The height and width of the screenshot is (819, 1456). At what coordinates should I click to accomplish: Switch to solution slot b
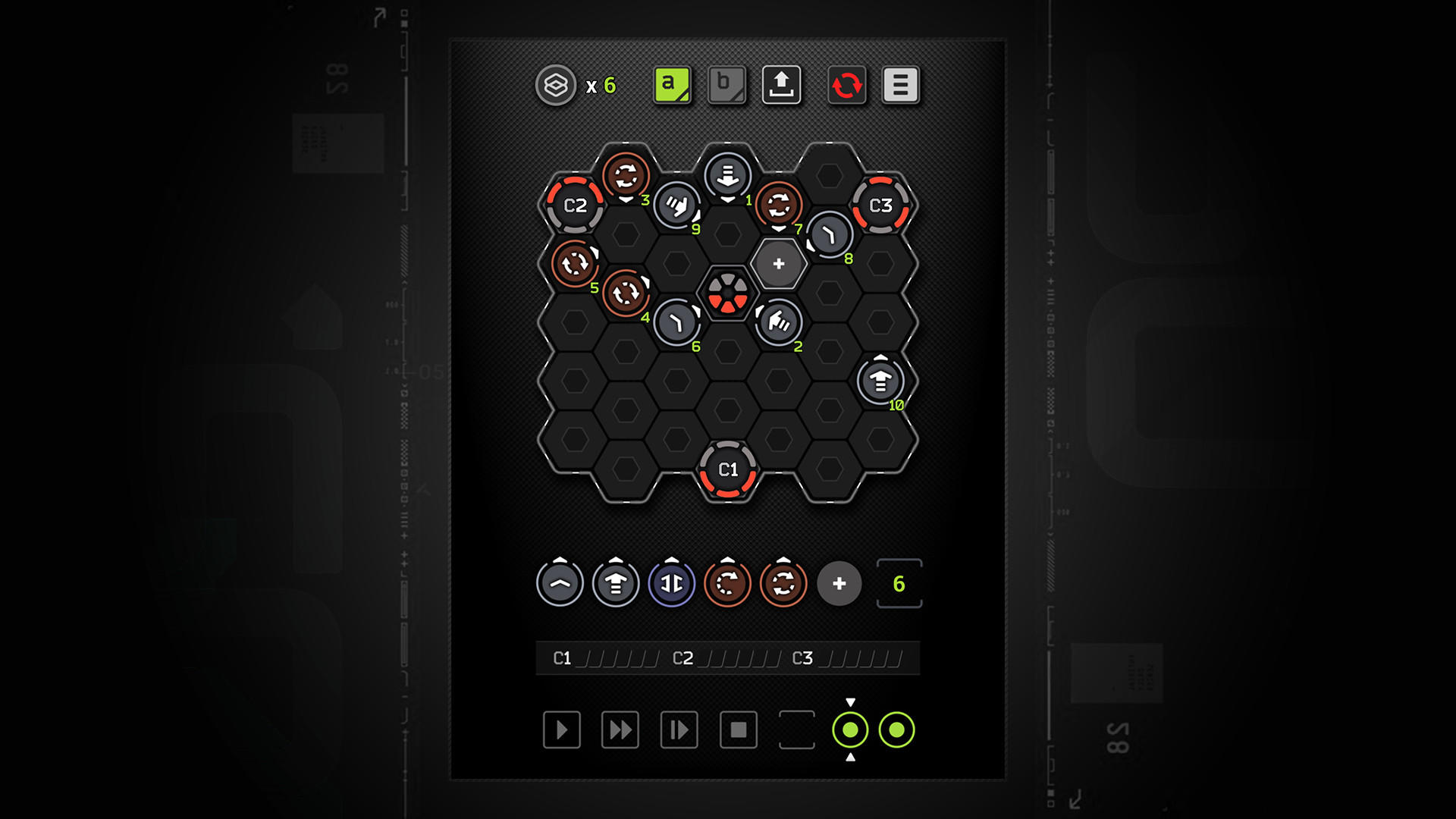pyautogui.click(x=726, y=86)
